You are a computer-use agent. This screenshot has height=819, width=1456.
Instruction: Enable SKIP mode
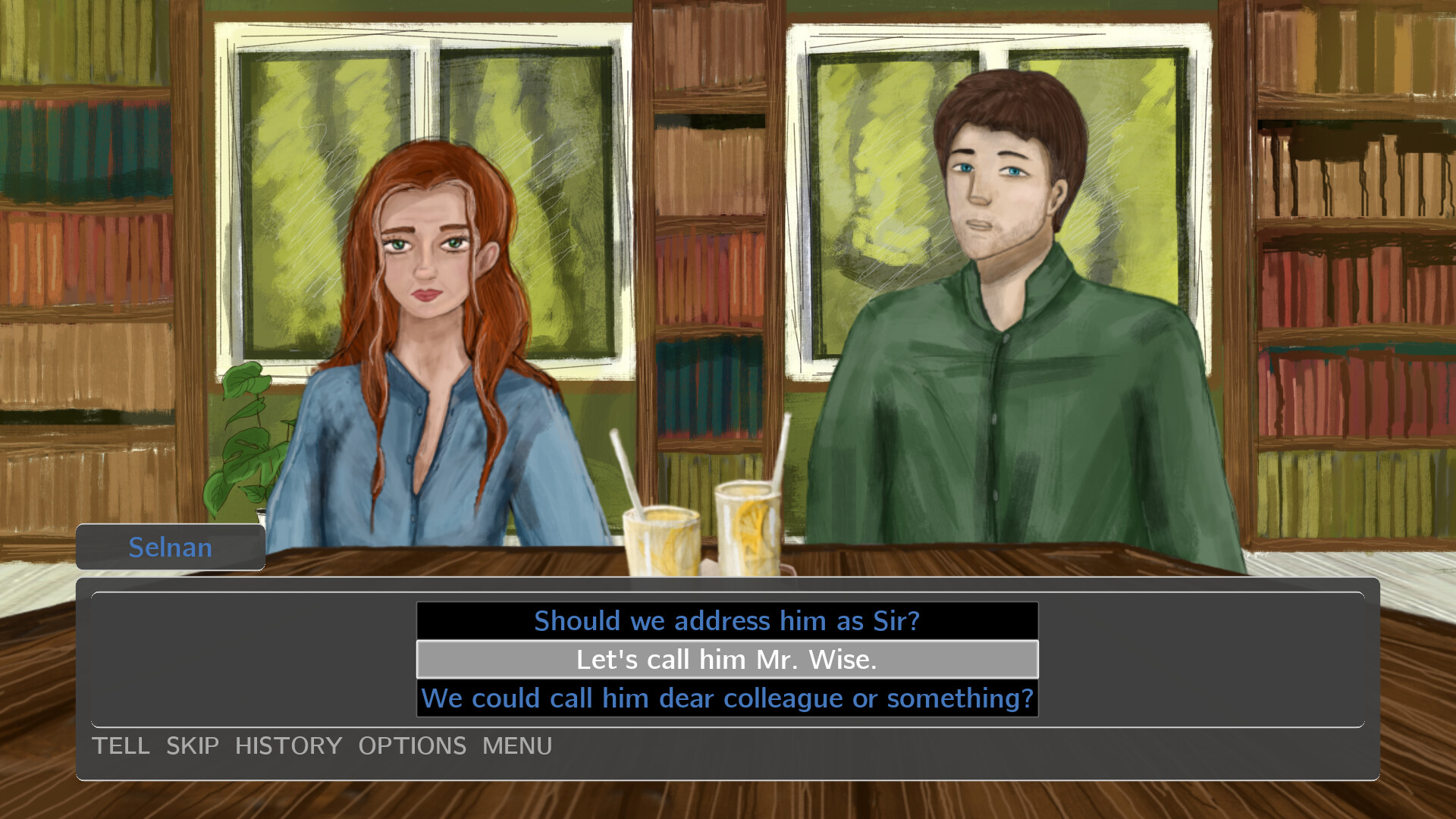click(192, 746)
